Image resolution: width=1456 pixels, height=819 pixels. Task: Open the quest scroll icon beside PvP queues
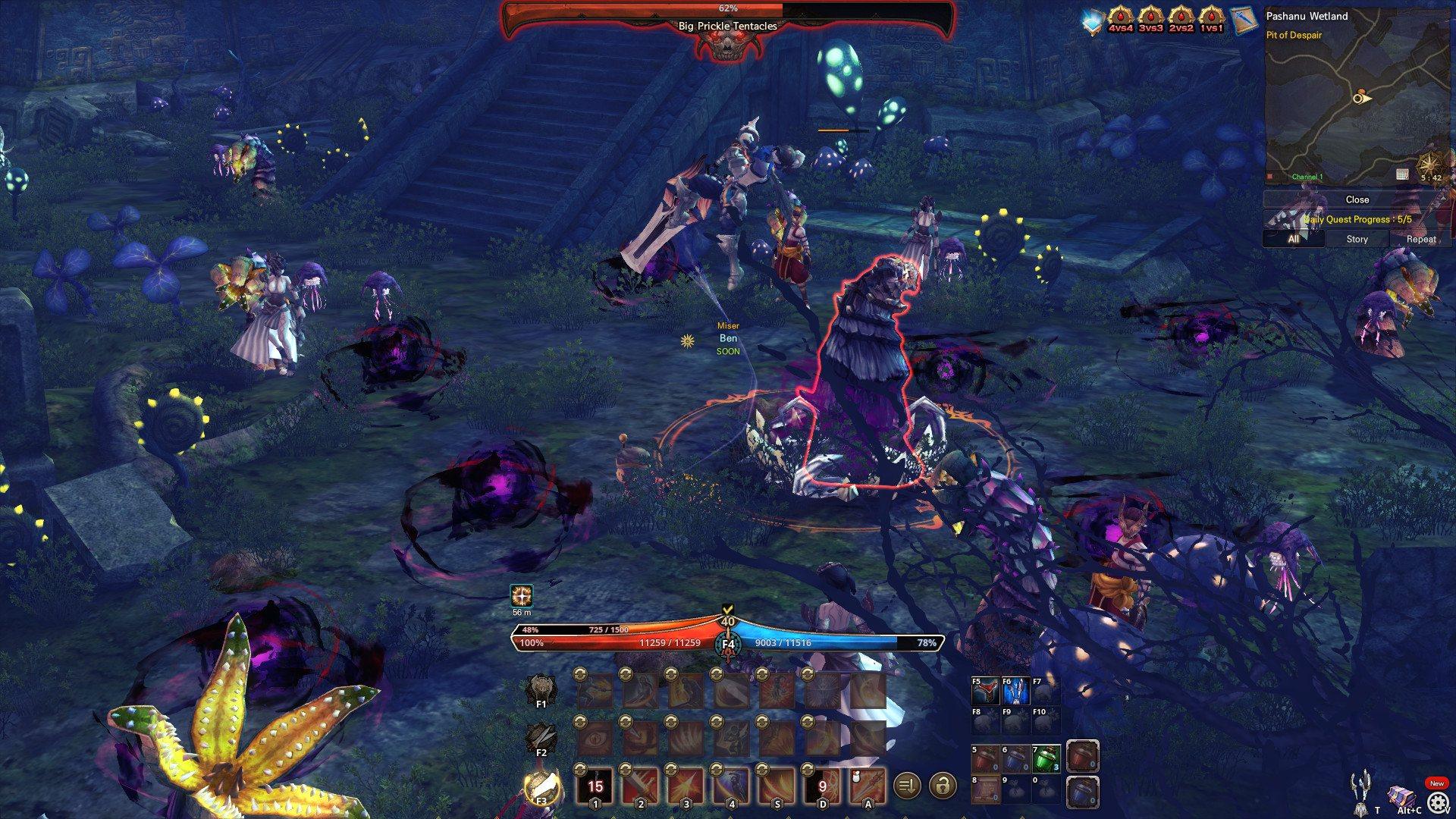click(1244, 19)
